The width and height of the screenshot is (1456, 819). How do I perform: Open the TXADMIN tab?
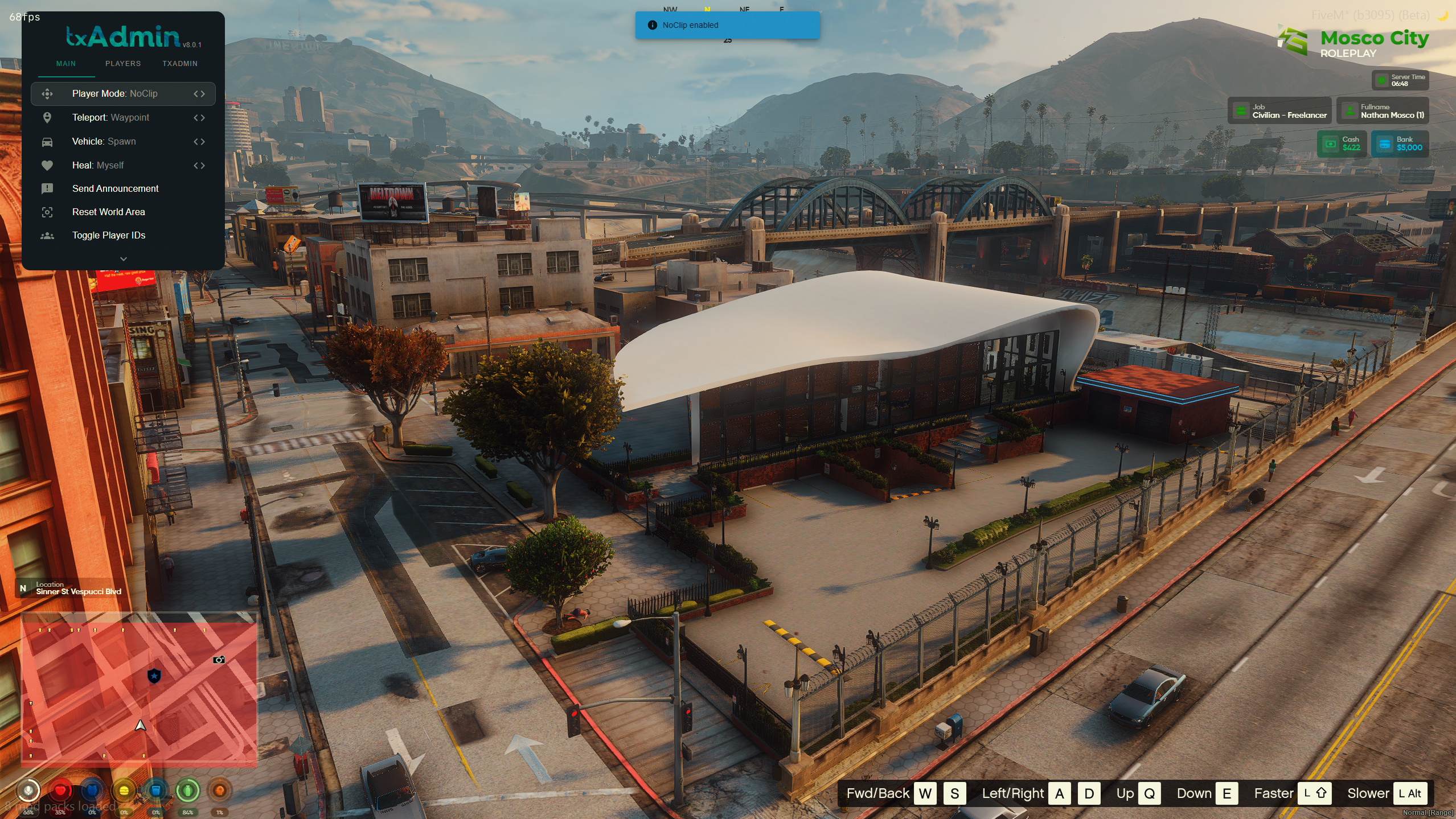(x=180, y=64)
